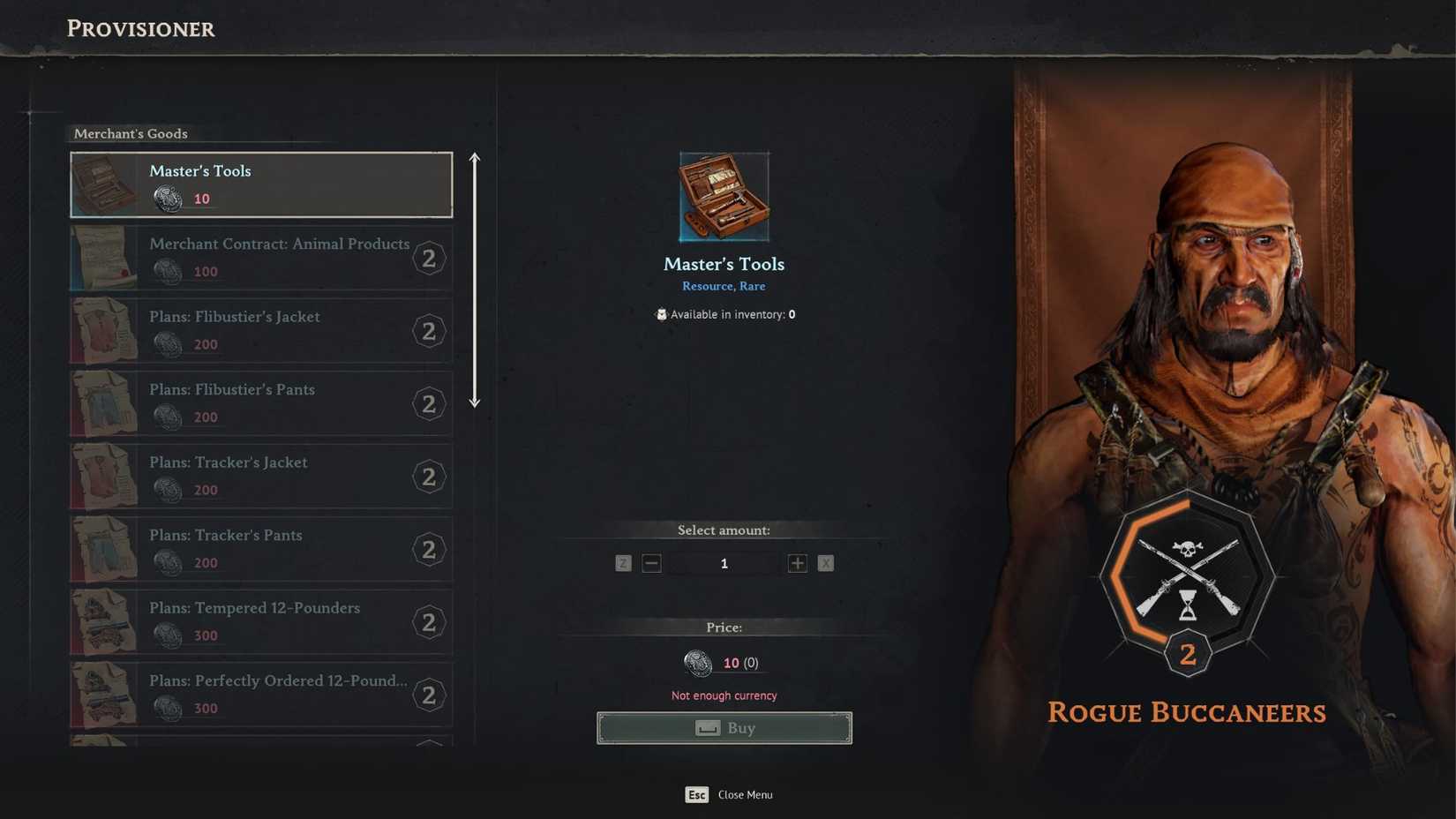
Task: Click the coin icon under Master's Tools in the list
Action: click(x=169, y=199)
